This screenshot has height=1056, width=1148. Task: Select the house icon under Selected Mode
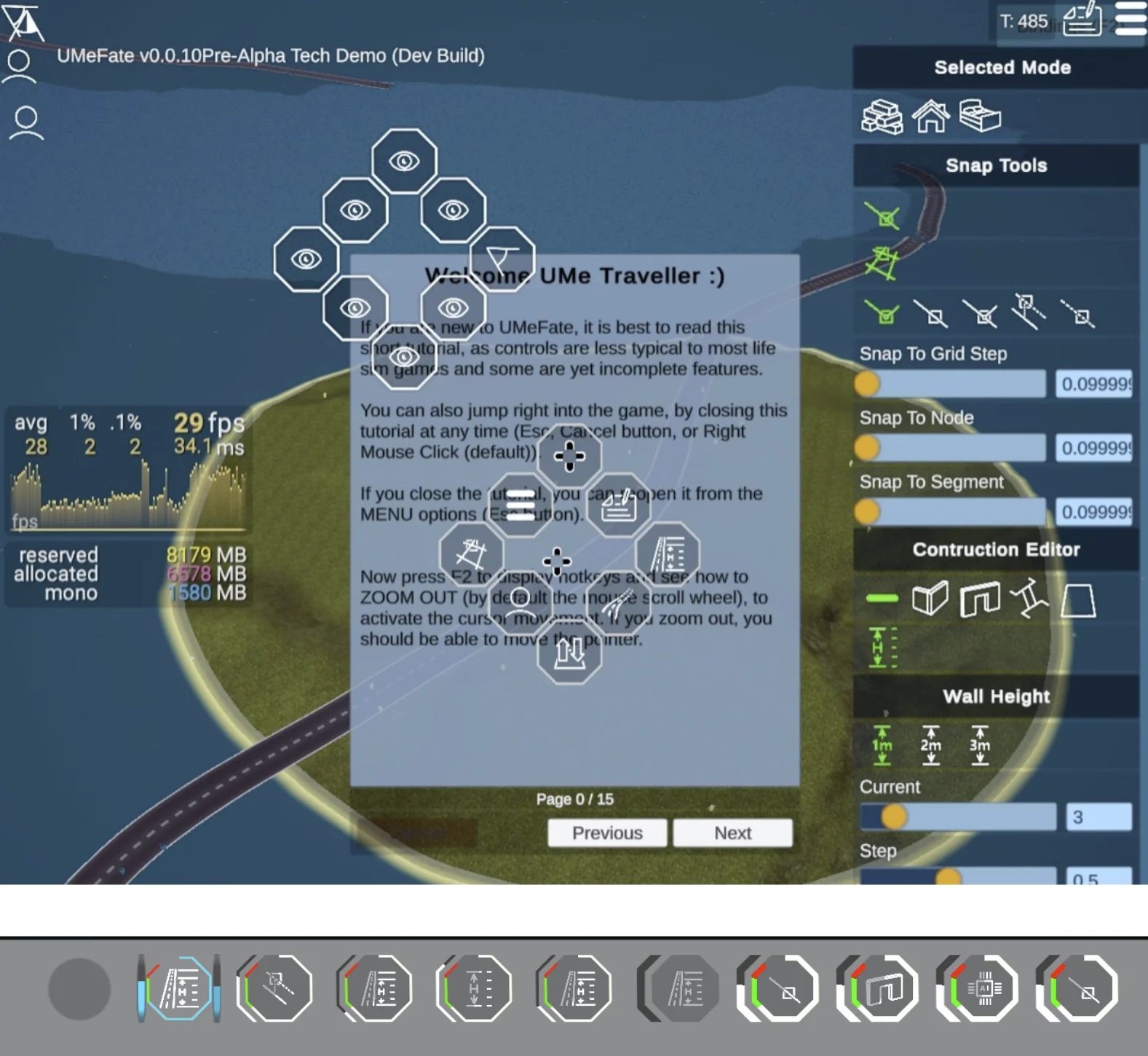point(932,117)
